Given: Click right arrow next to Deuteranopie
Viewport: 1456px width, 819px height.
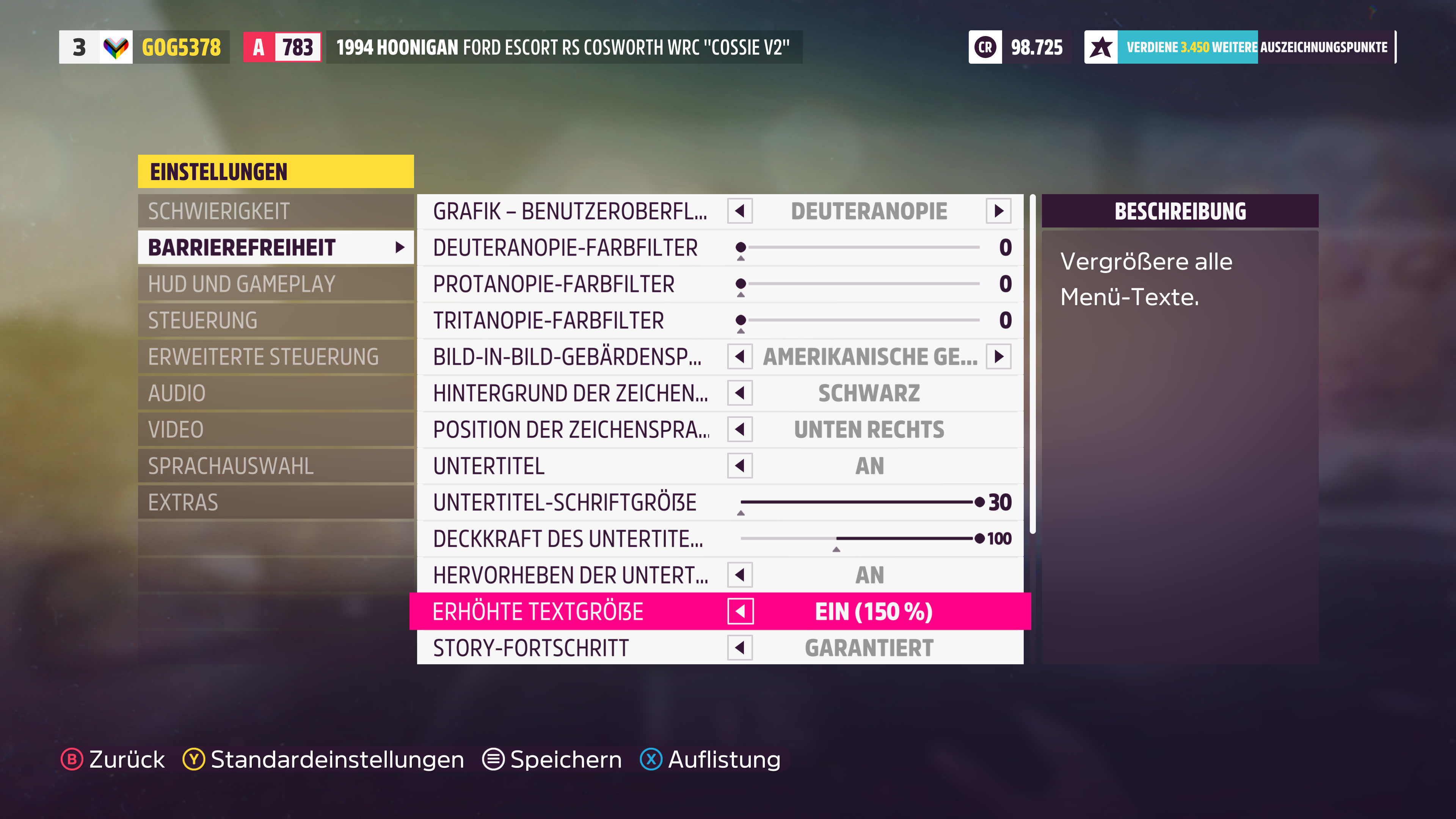Looking at the screenshot, I should pos(999,212).
